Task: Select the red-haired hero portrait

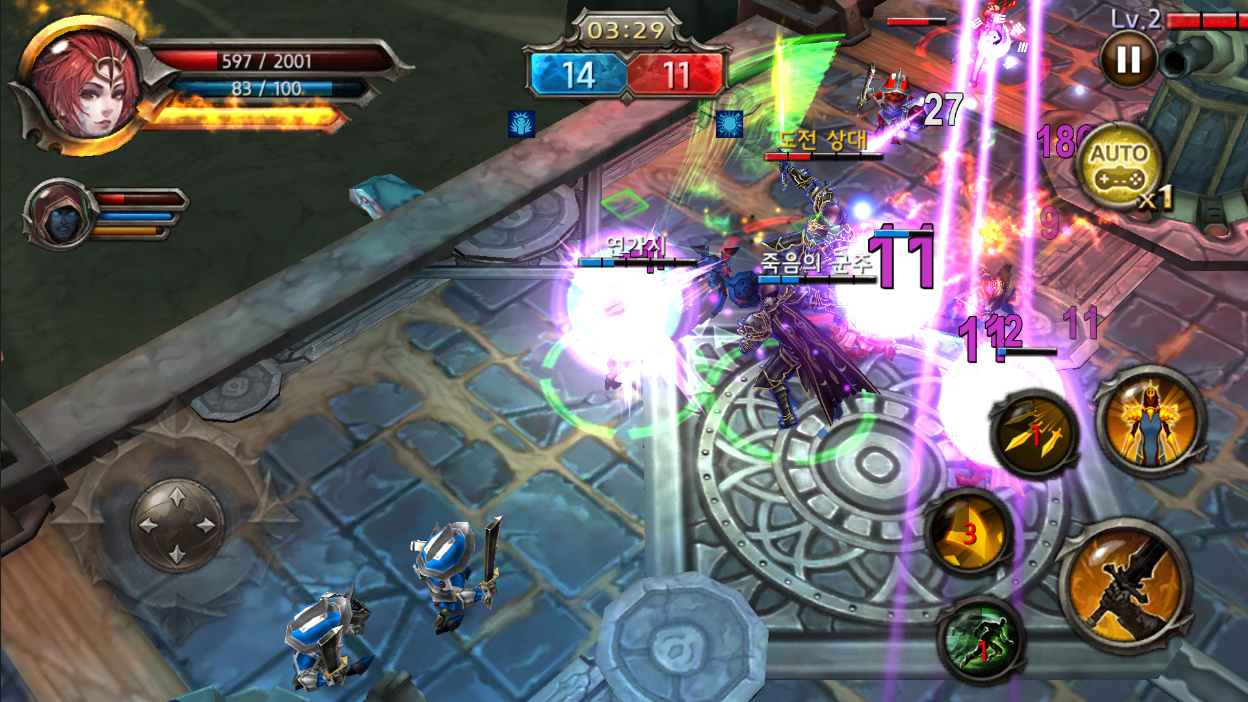Action: coord(78,86)
